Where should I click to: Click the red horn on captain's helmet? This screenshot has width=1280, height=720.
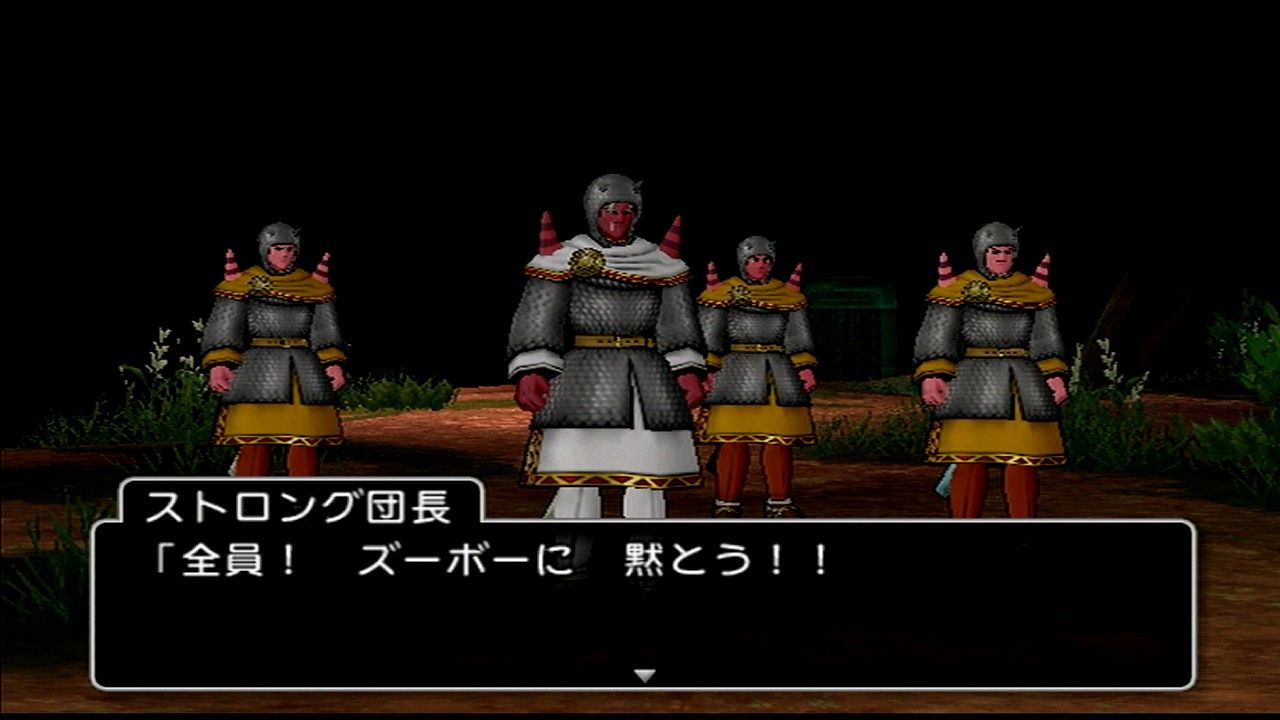click(x=672, y=230)
